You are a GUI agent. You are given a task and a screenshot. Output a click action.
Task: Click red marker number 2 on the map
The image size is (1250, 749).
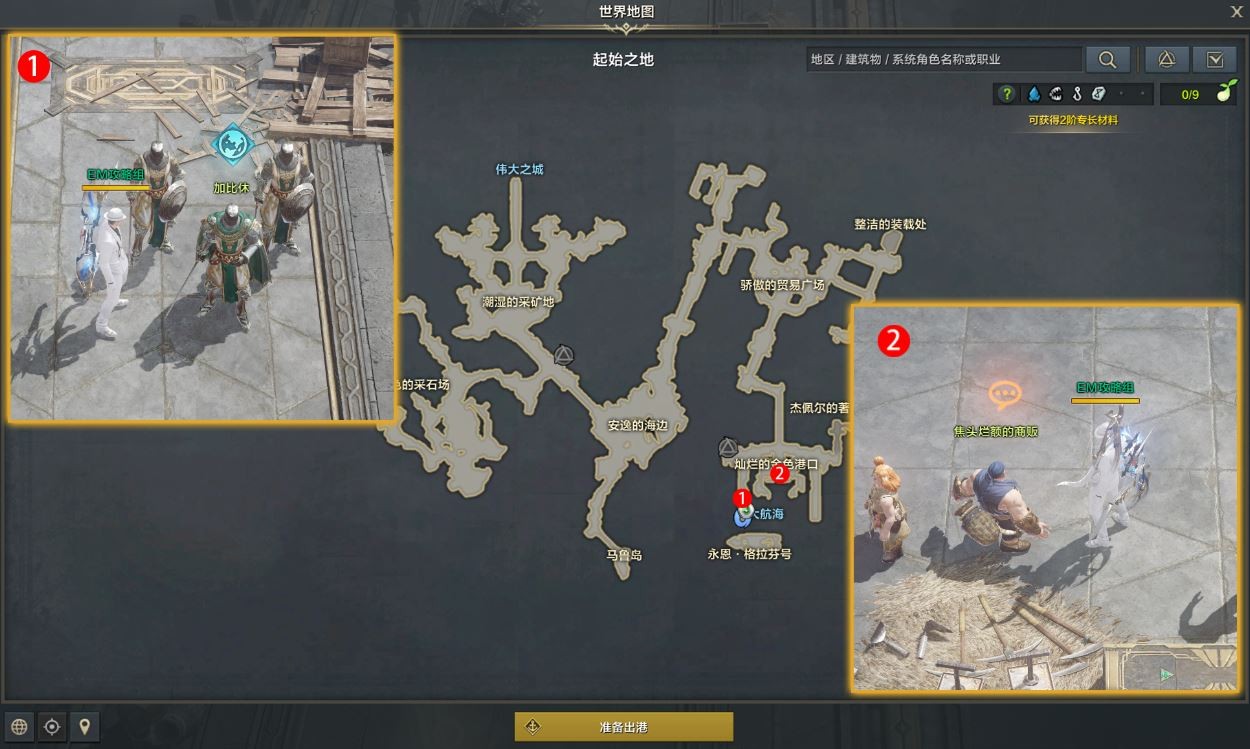pos(781,475)
